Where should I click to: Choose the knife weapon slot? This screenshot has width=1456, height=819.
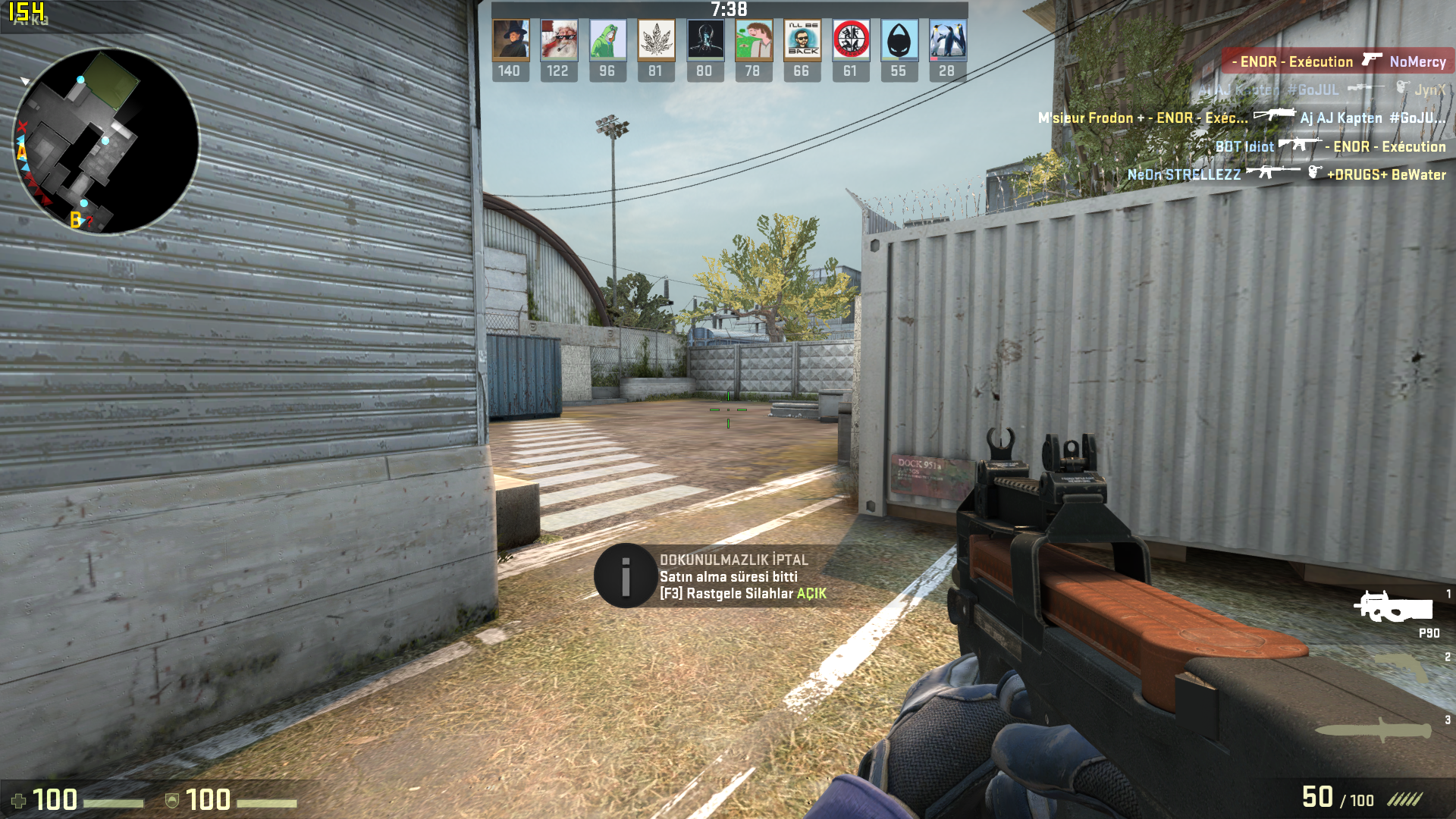[1373, 730]
